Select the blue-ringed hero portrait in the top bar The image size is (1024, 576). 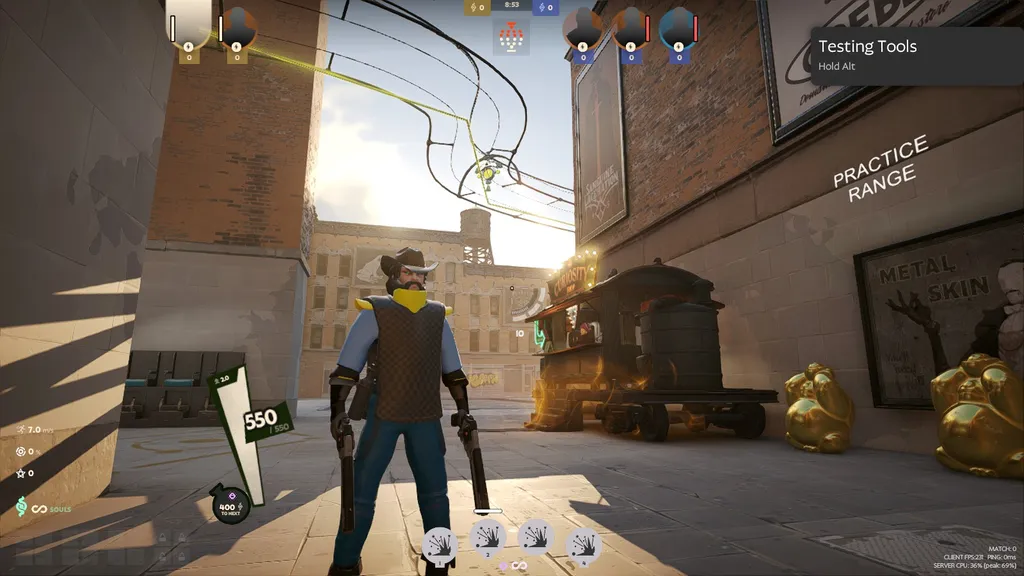pos(677,28)
